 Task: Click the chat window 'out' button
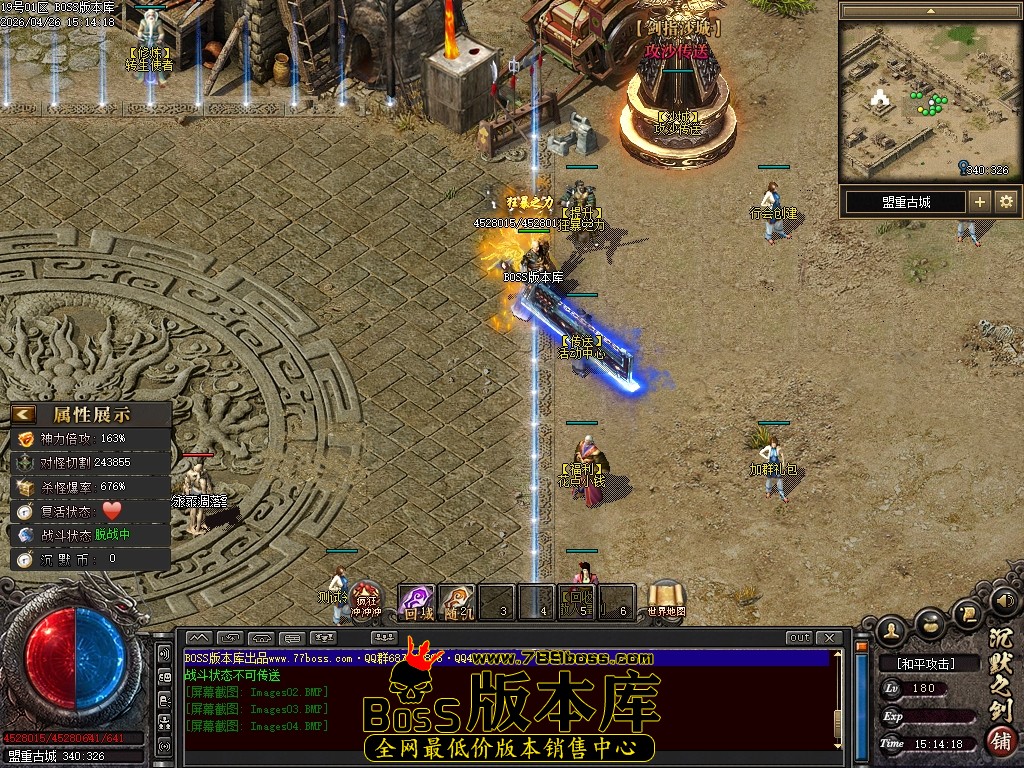(799, 638)
